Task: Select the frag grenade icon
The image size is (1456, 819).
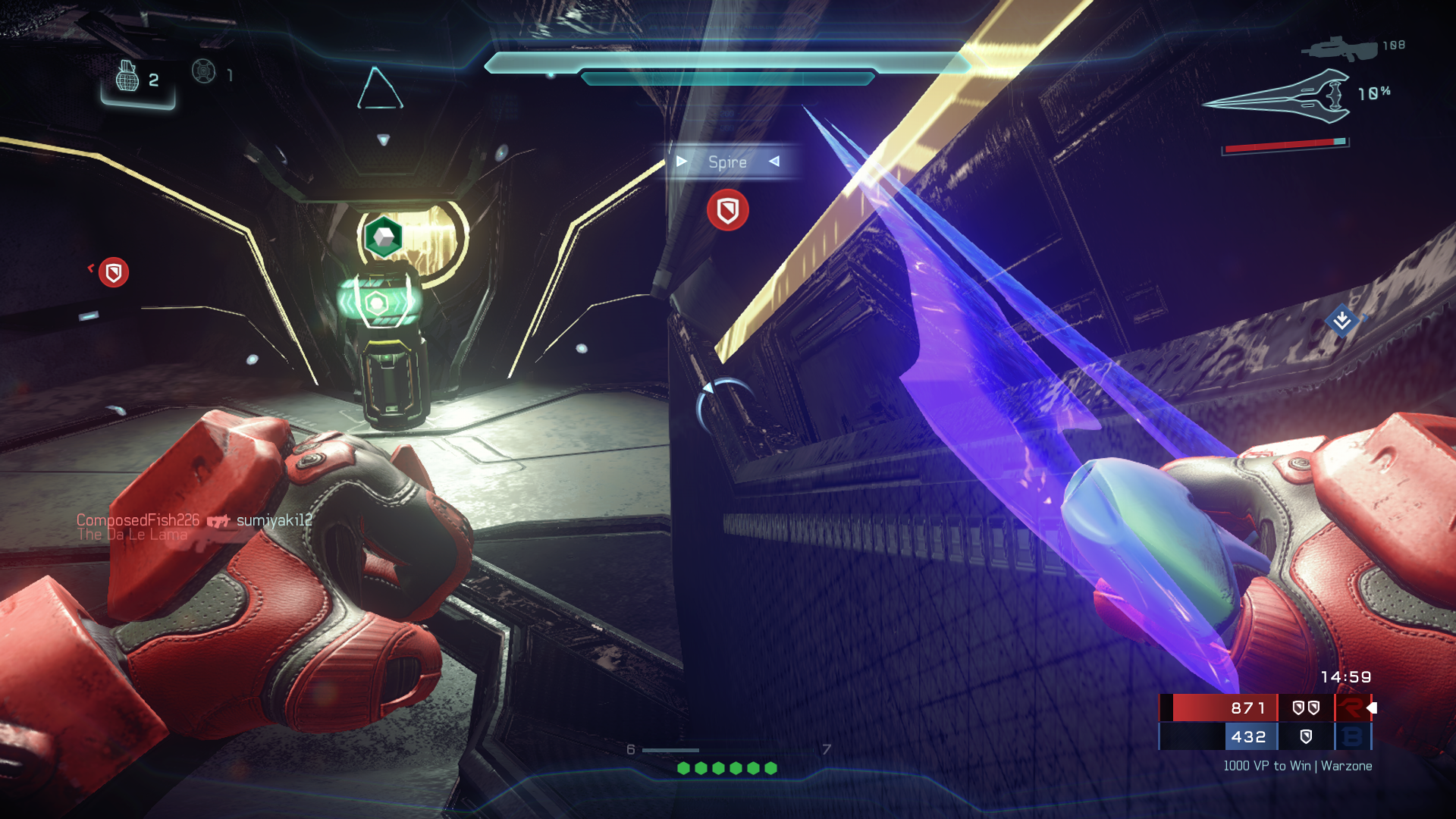Action: (x=127, y=77)
